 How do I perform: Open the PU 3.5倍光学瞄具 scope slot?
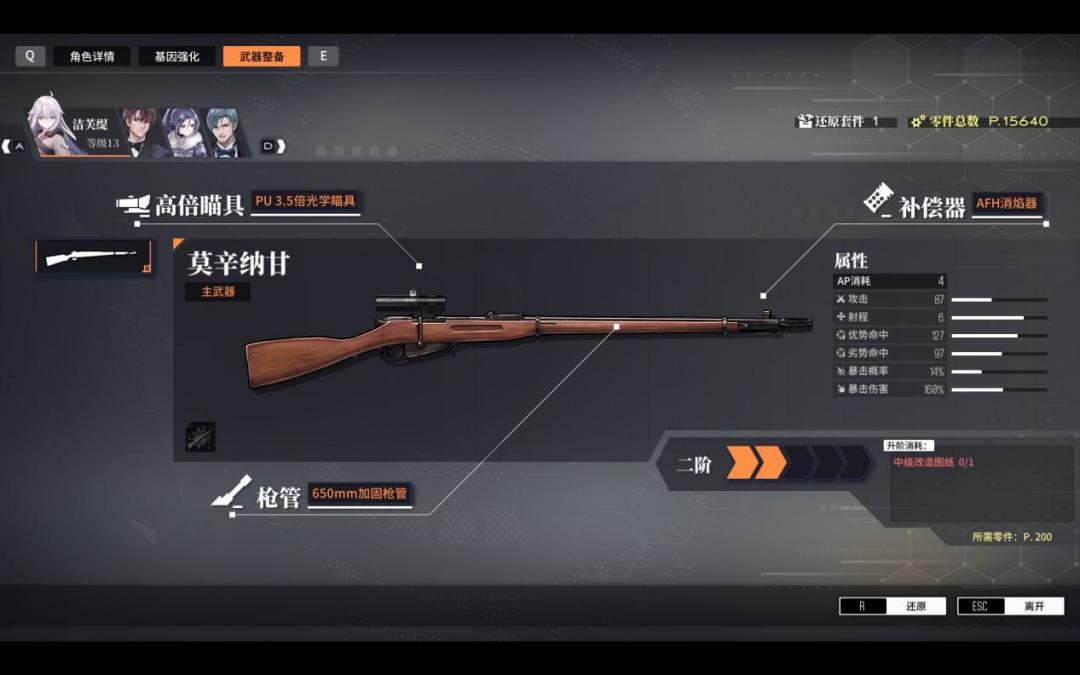tap(306, 201)
